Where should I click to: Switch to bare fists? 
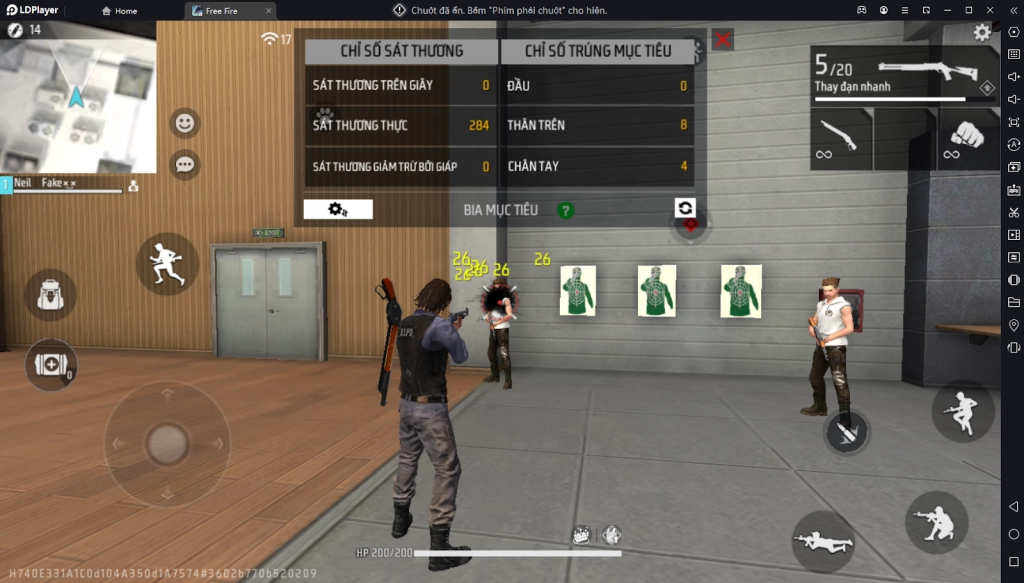(x=968, y=139)
